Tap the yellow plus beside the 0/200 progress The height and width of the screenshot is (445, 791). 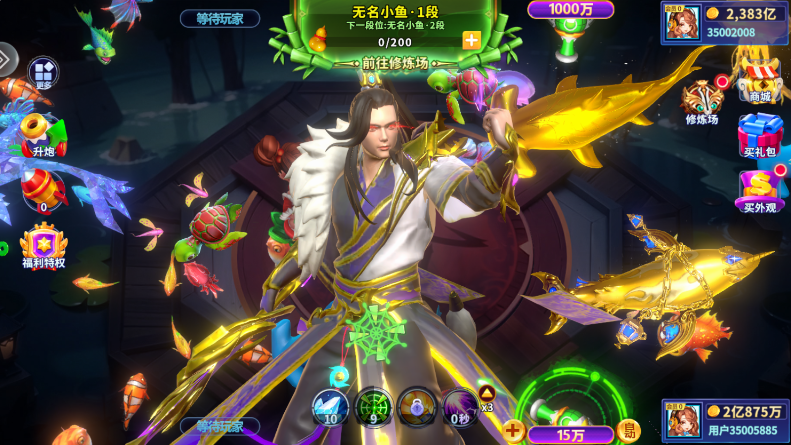click(x=471, y=41)
